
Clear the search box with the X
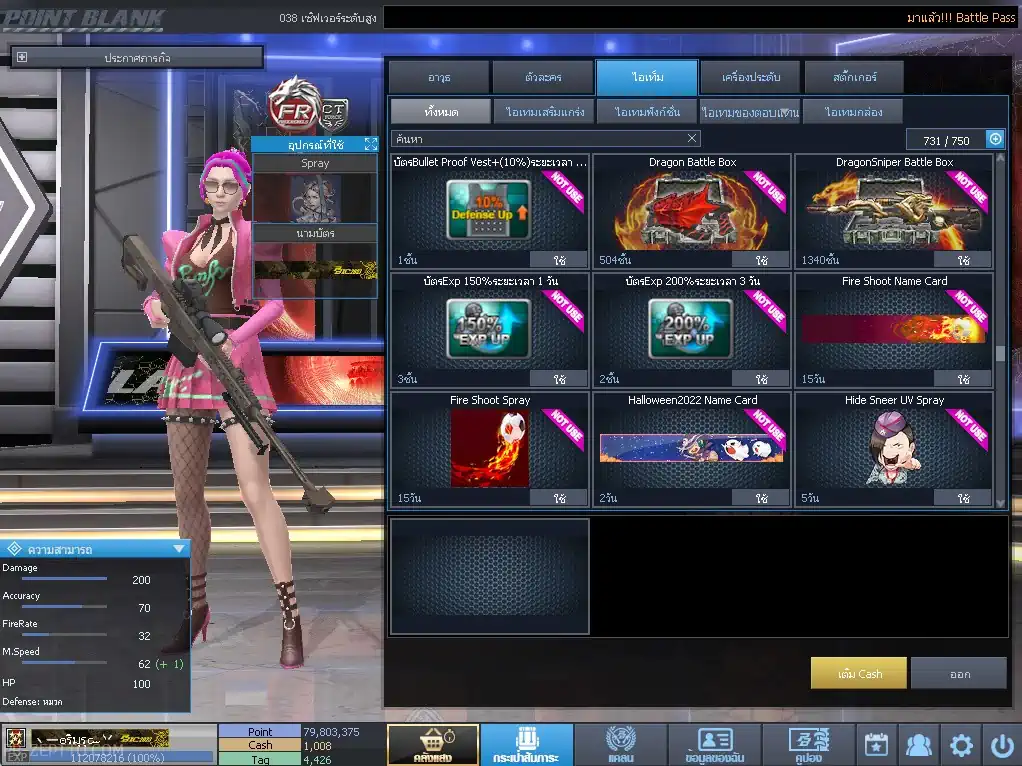692,139
